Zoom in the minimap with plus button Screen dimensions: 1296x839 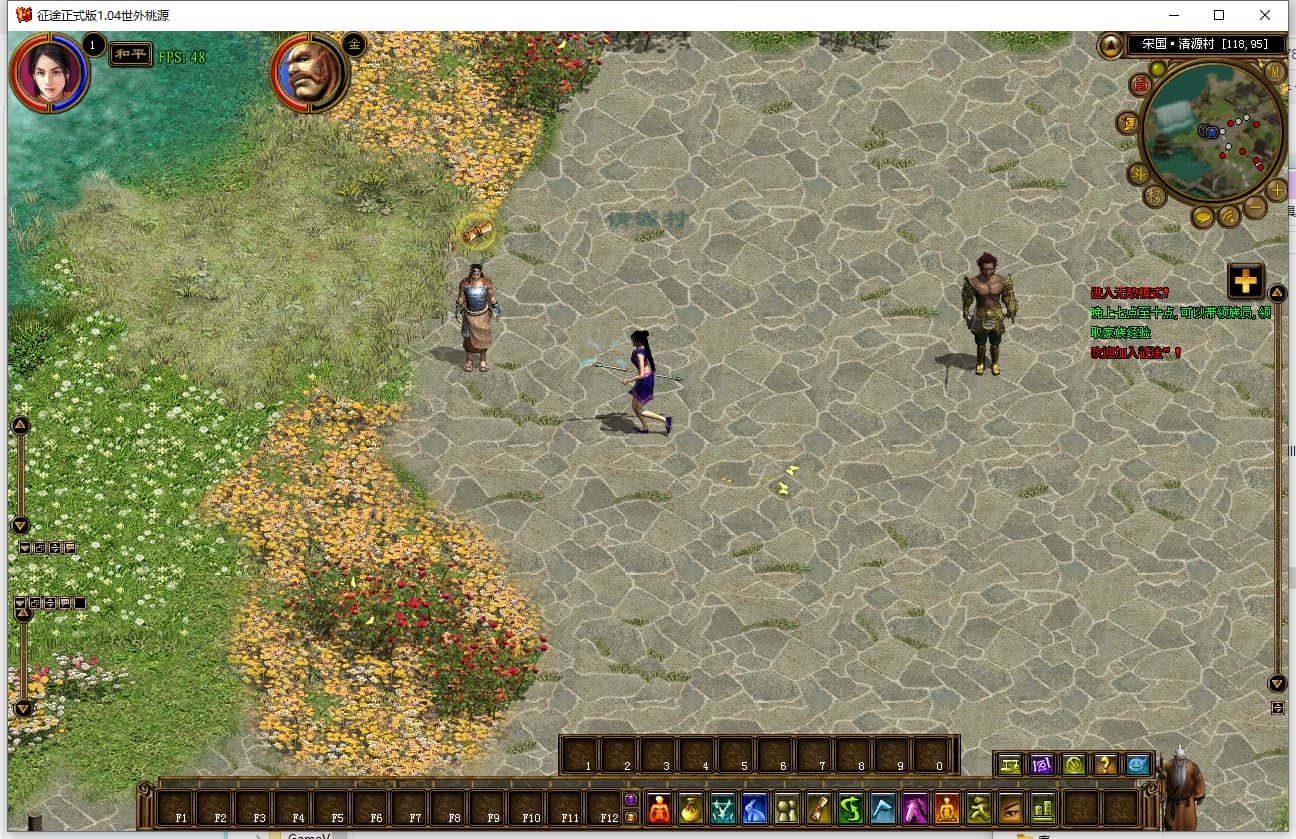click(1277, 190)
